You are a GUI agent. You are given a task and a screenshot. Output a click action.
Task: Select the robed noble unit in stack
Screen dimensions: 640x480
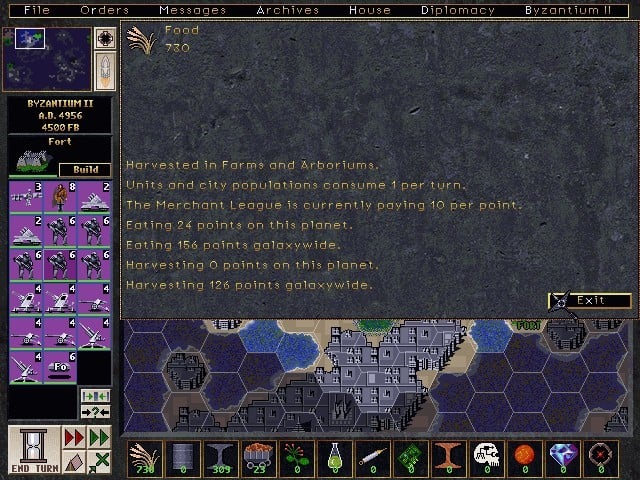click(60, 197)
